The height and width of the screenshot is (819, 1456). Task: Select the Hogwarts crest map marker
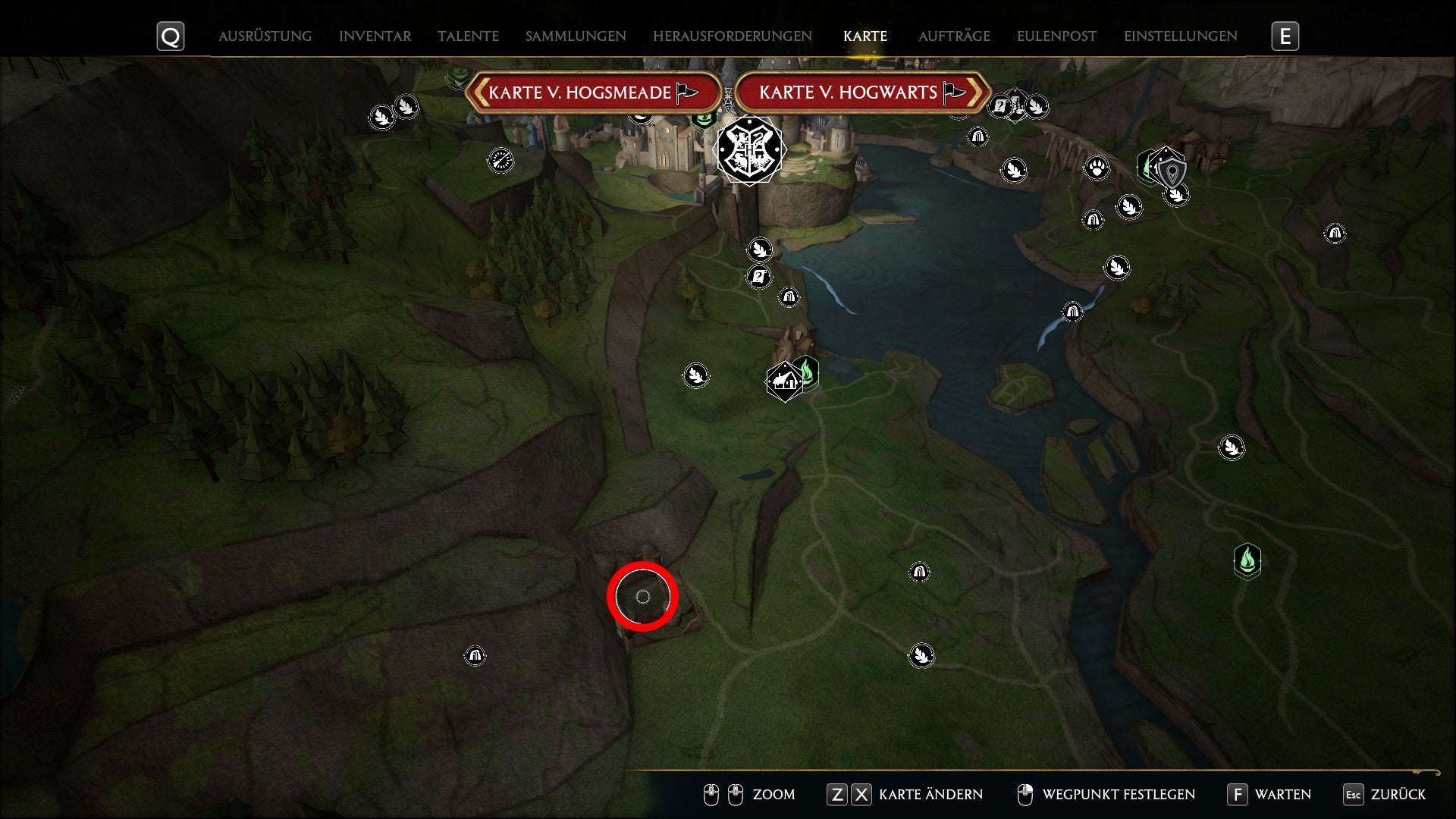point(749,149)
